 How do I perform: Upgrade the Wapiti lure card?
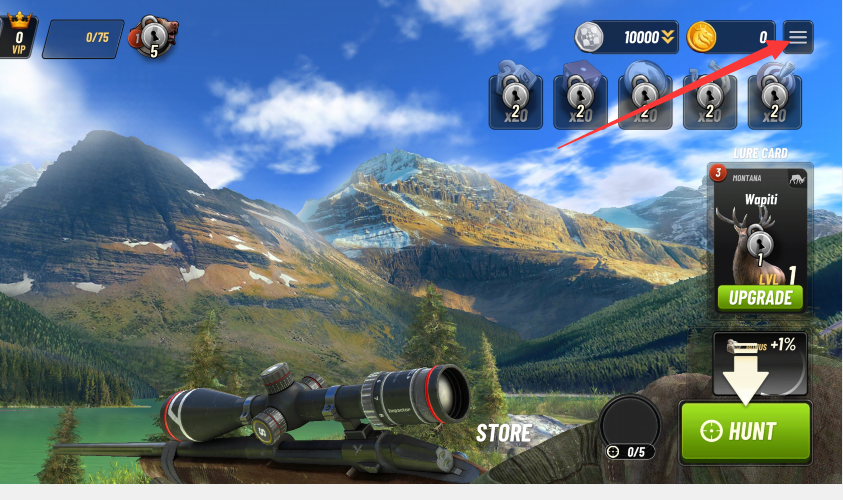tap(760, 297)
